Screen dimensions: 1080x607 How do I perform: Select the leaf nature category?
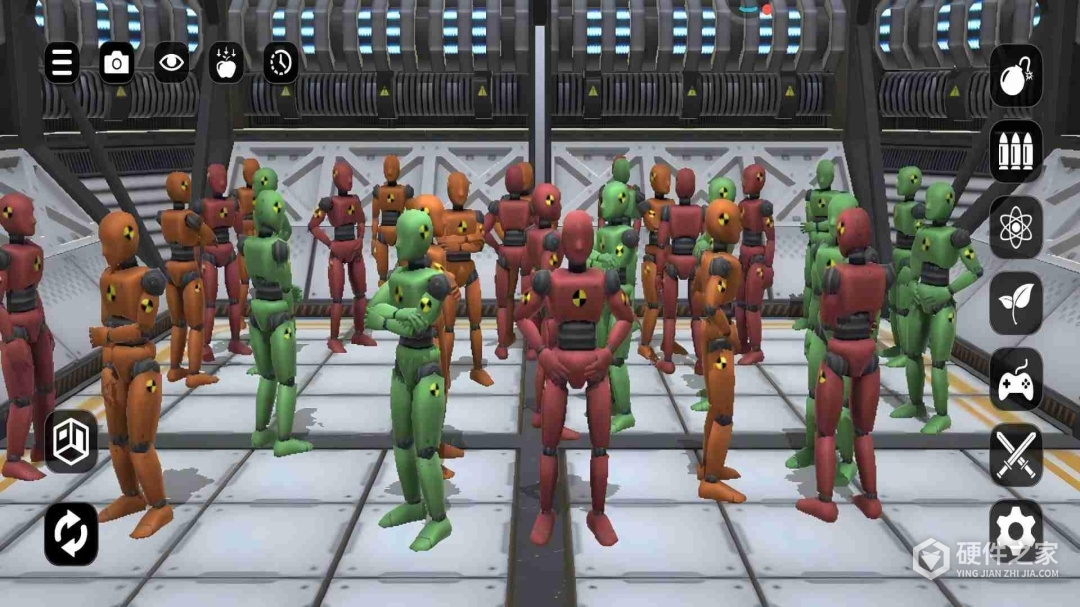click(1016, 303)
